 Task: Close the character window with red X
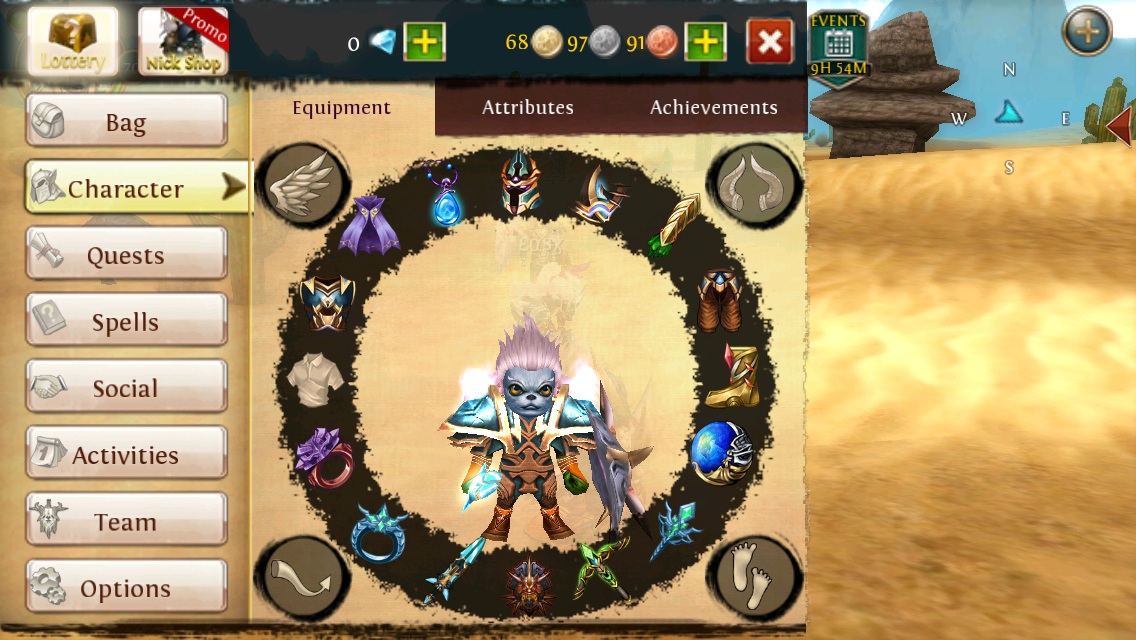tap(770, 42)
